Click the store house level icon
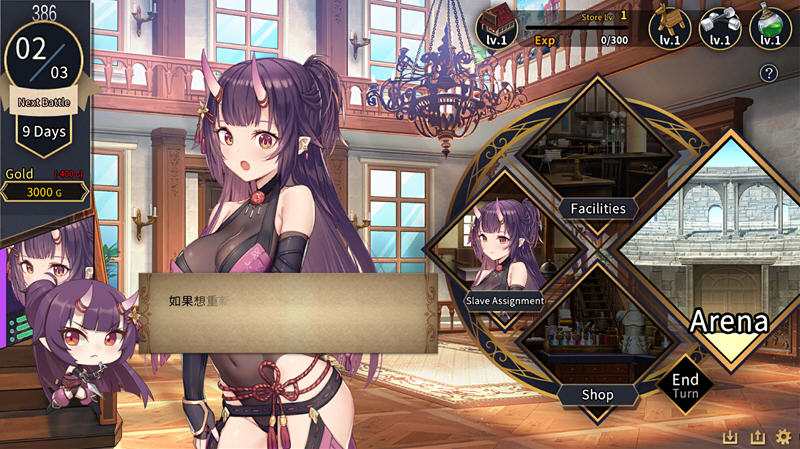This screenshot has height=449, width=800. click(496, 26)
